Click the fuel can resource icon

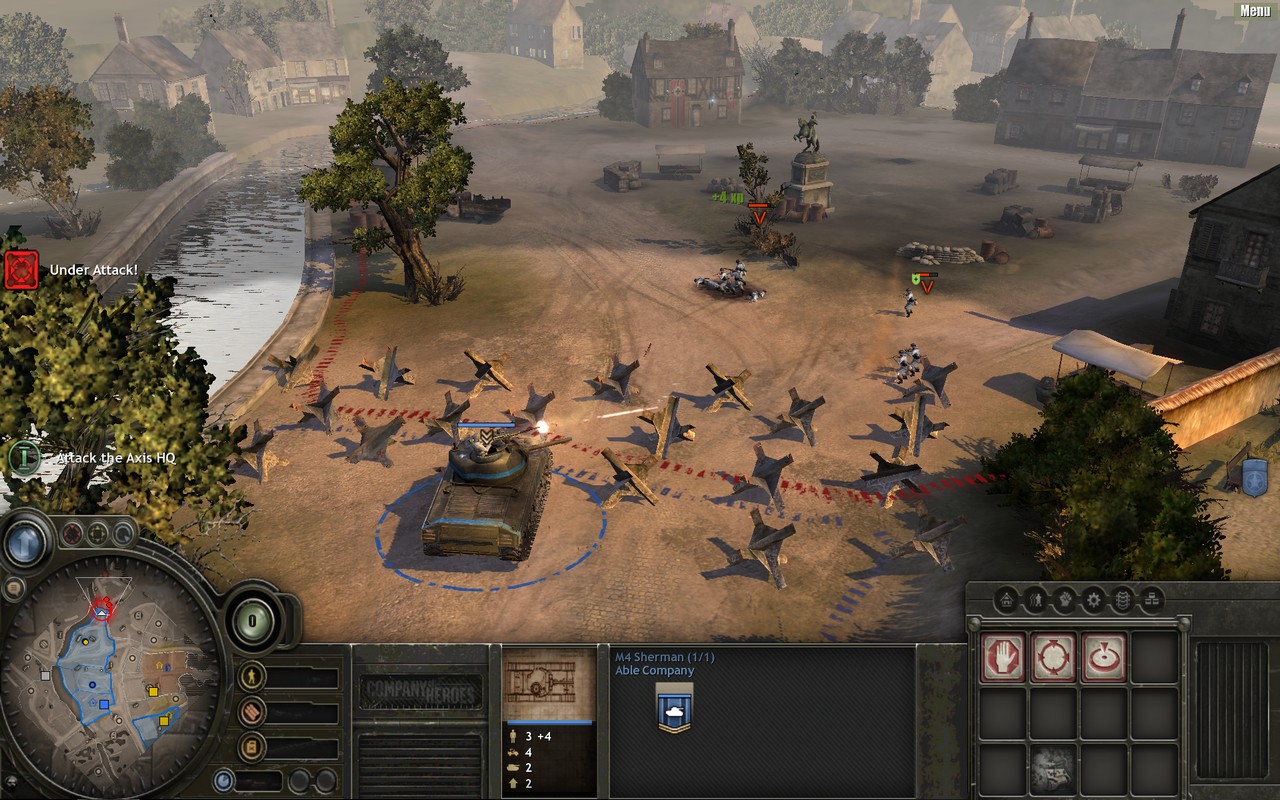(x=253, y=746)
